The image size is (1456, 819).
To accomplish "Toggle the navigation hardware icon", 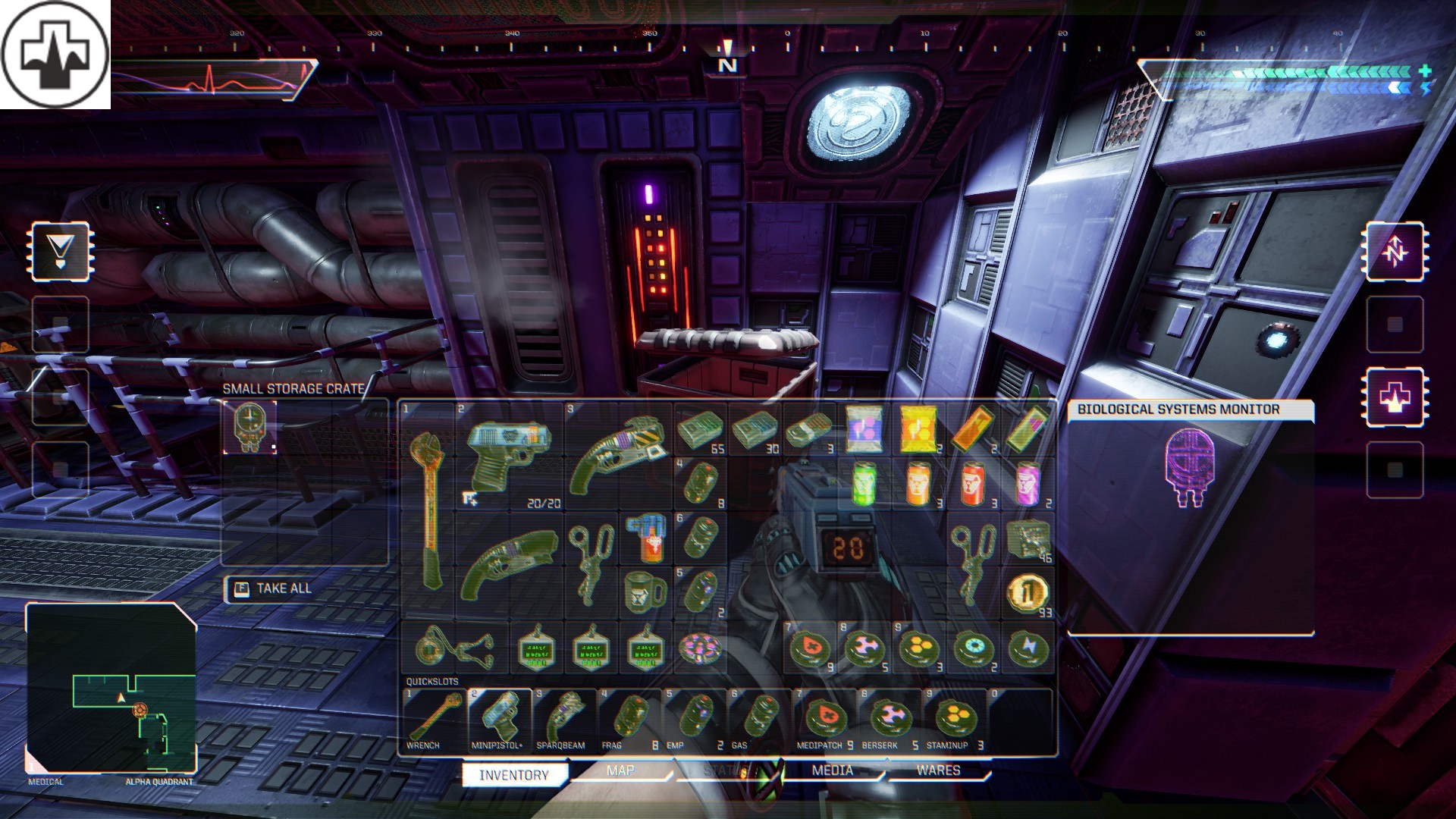I will click(1395, 252).
